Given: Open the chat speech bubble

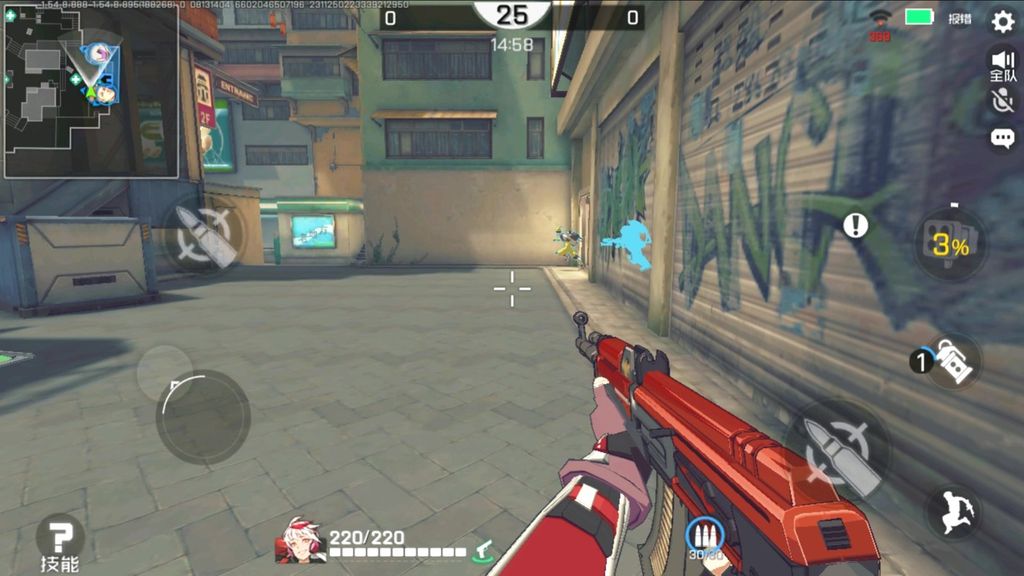Looking at the screenshot, I should 1002,139.
